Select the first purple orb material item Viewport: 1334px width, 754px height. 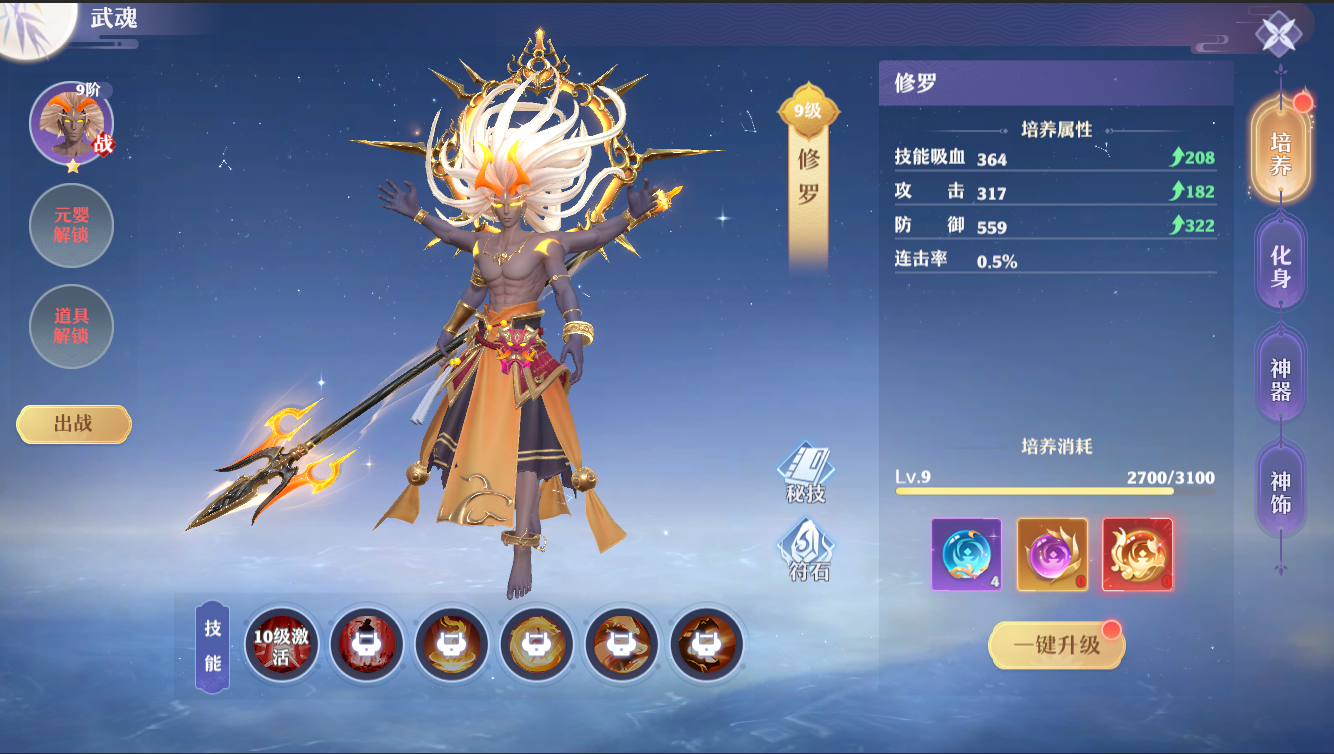pos(964,553)
